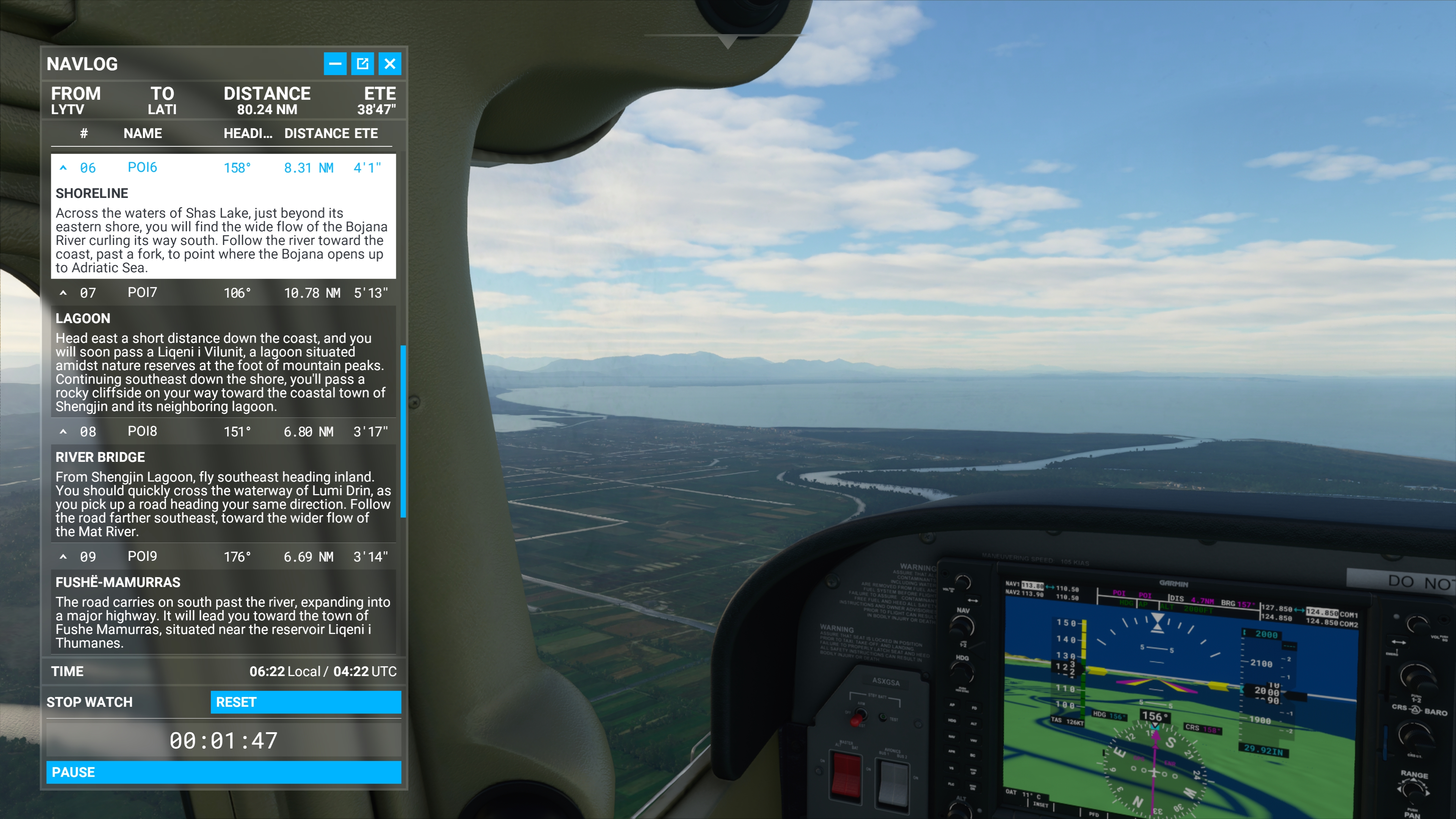This screenshot has height=819, width=1456.
Task: Collapse the POI6 SHORELINE entry
Action: (x=64, y=167)
